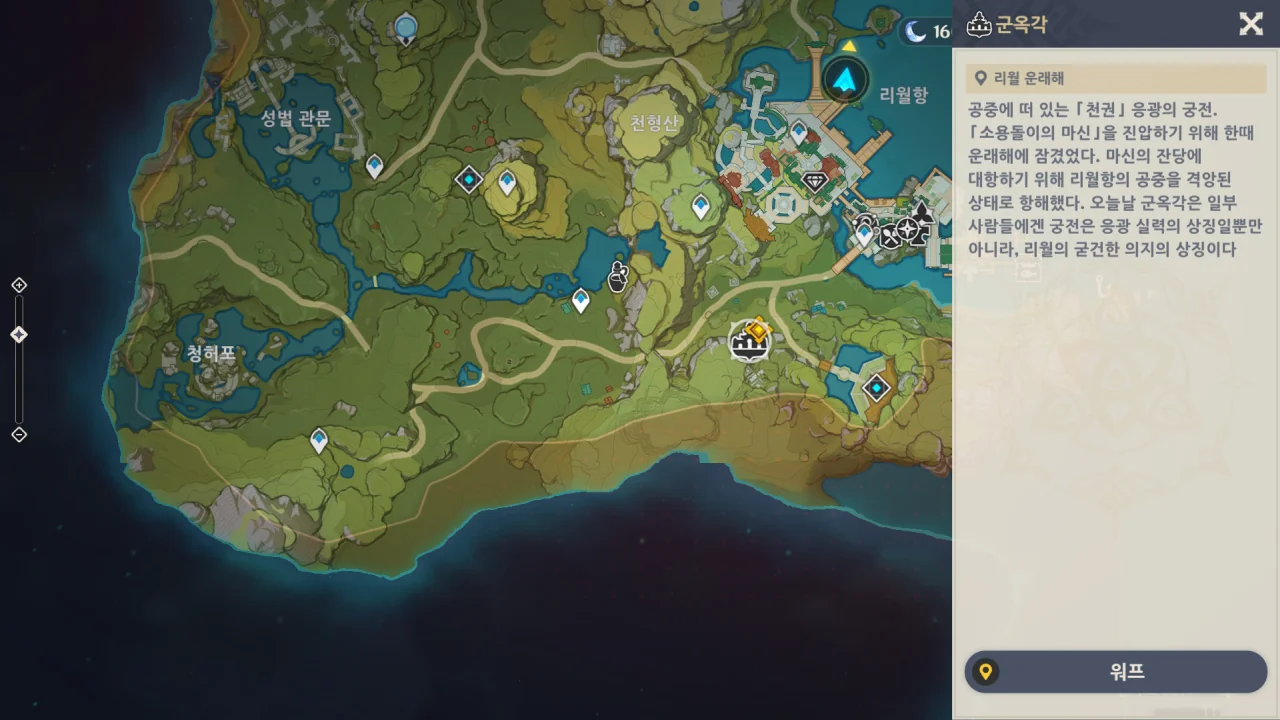The width and height of the screenshot is (1280, 720).
Task: Click the moon time-of-day icon
Action: coord(915,32)
